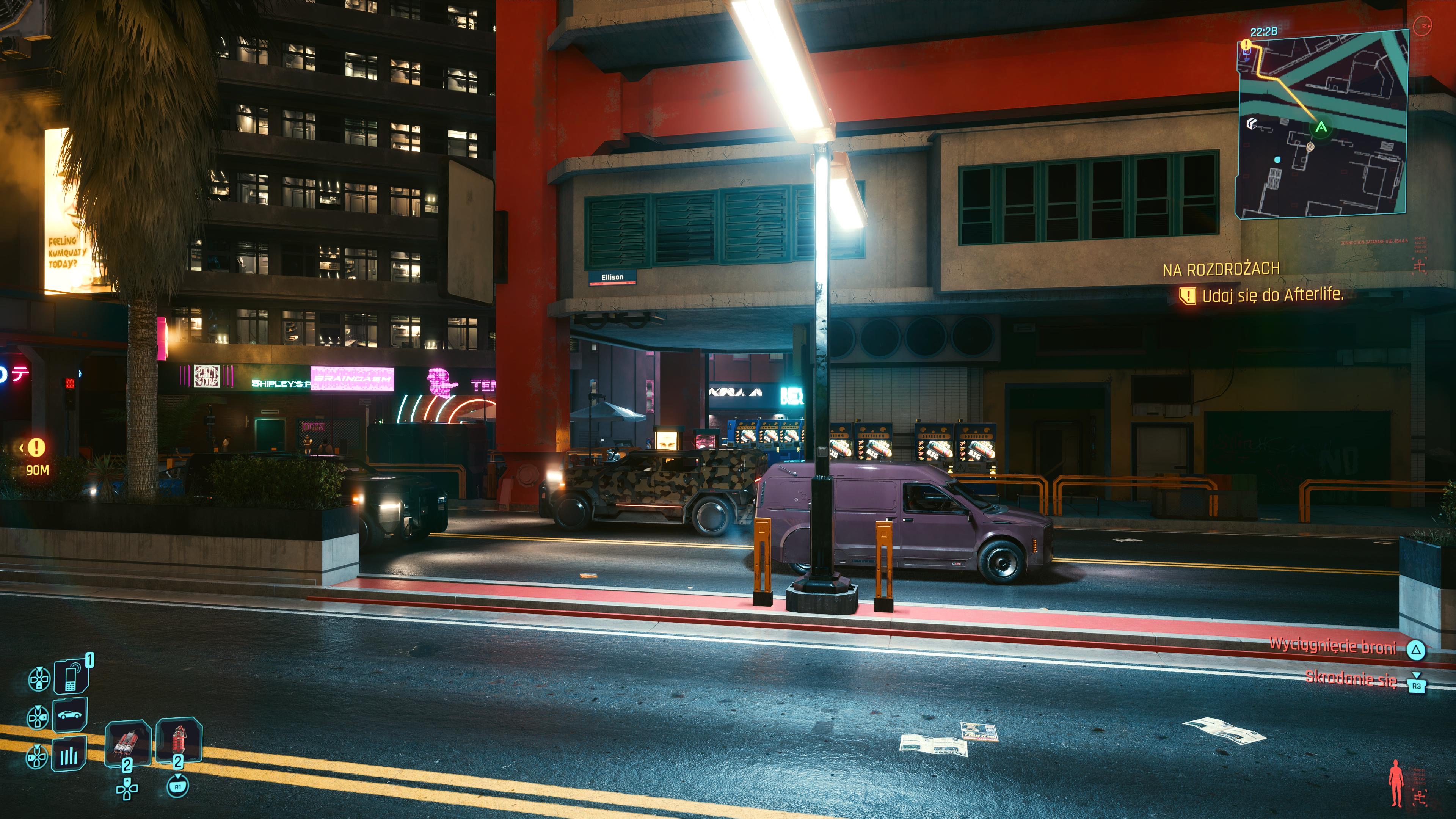Select the 'Udaj się do Afterlife' objective
The height and width of the screenshot is (819, 1456).
coord(1272,295)
